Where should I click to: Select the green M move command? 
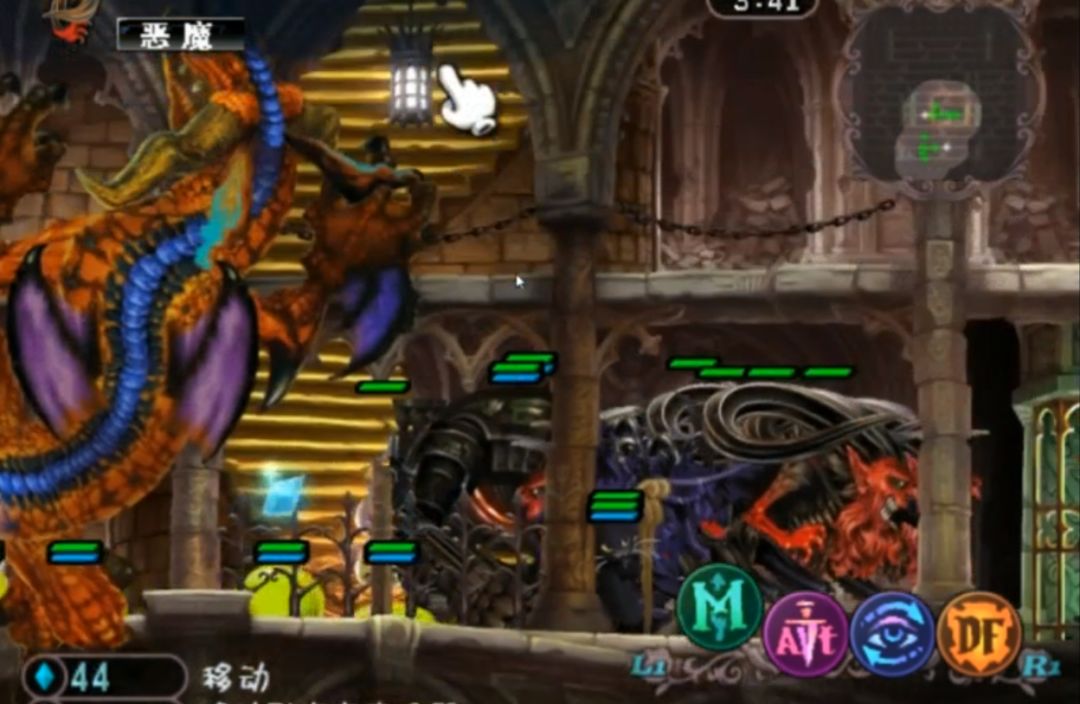pyautogui.click(x=720, y=608)
